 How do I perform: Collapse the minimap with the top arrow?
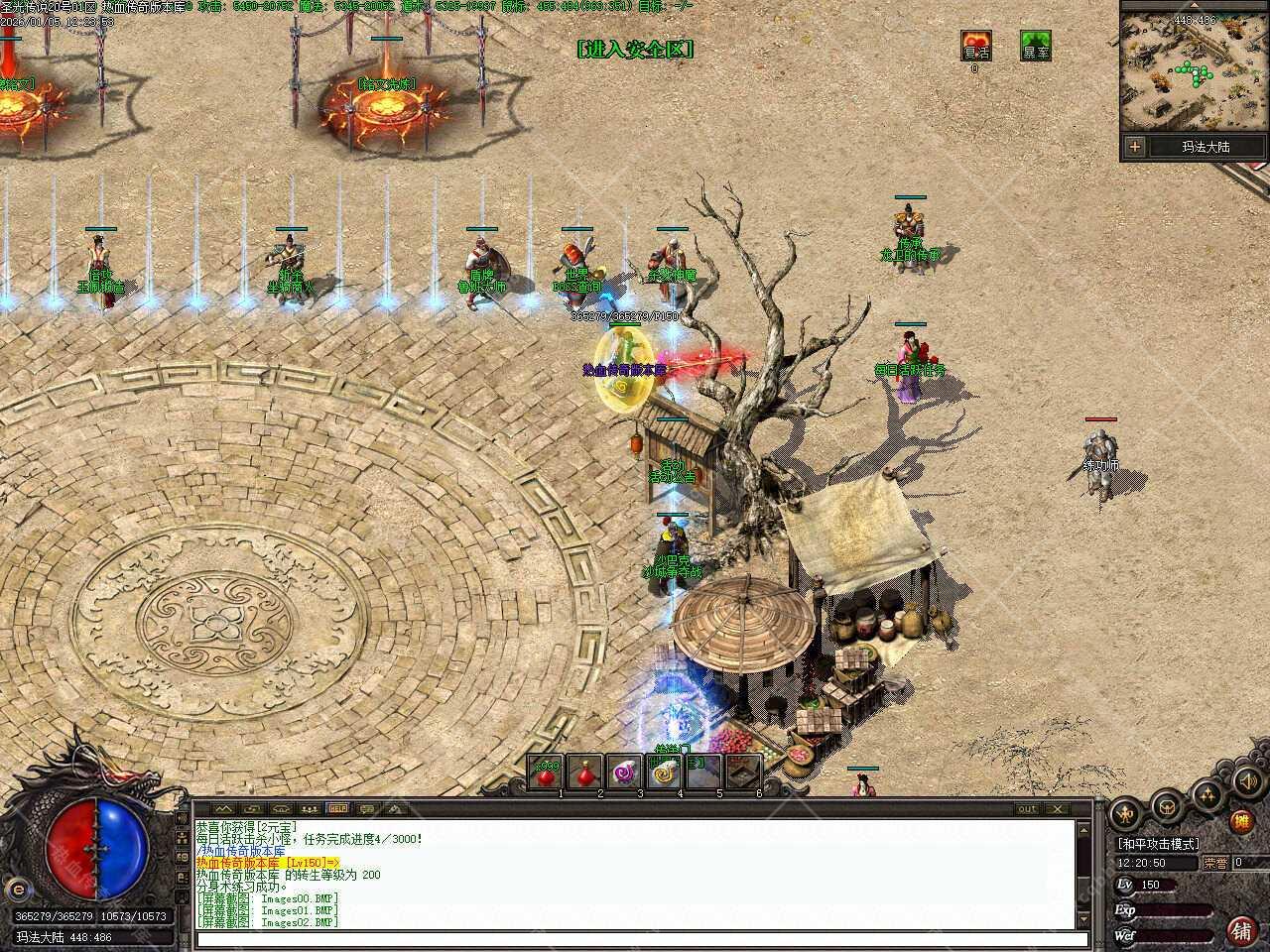(1194, 5)
